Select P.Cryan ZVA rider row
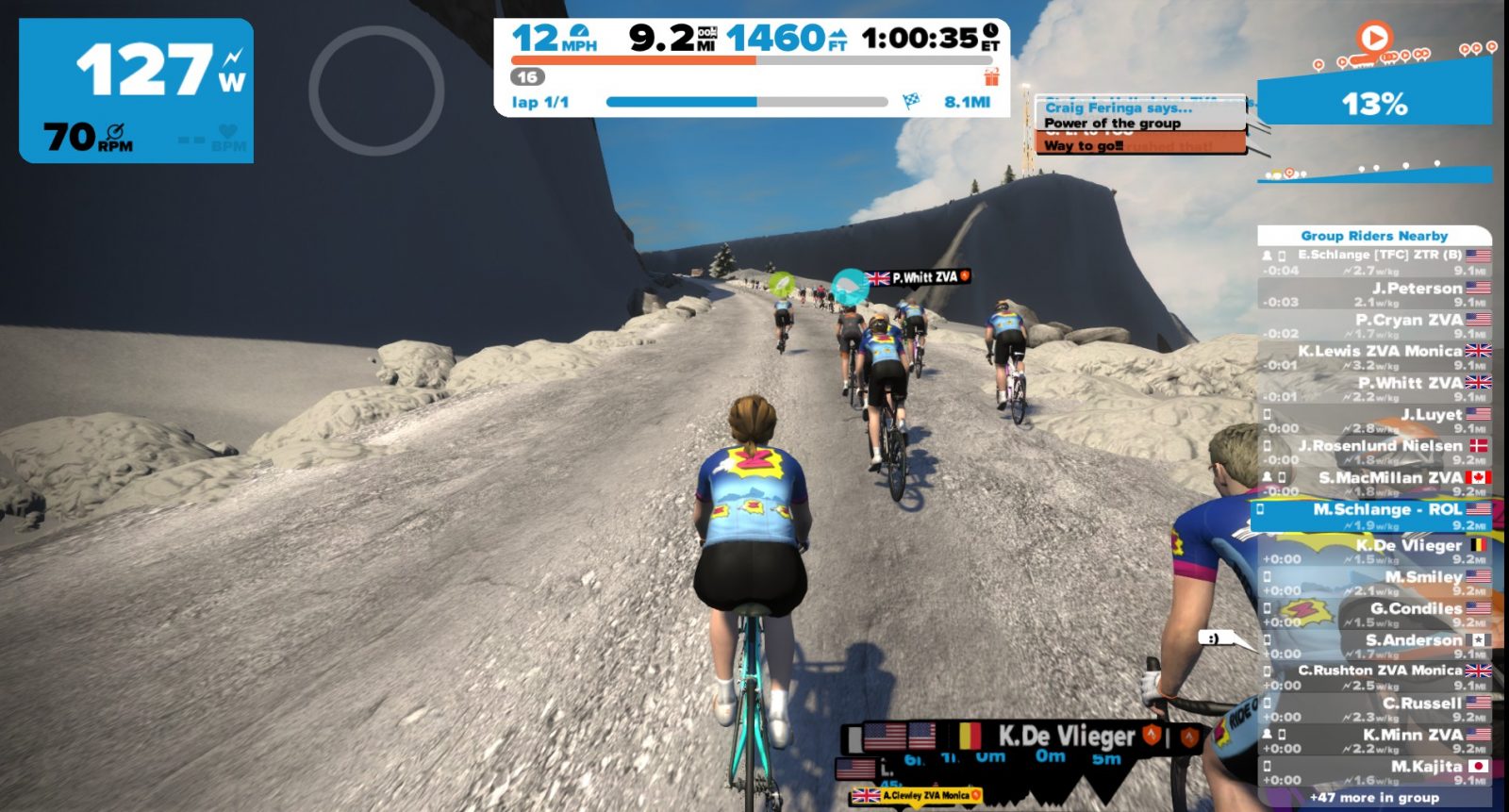1509x812 pixels. (x=1375, y=326)
